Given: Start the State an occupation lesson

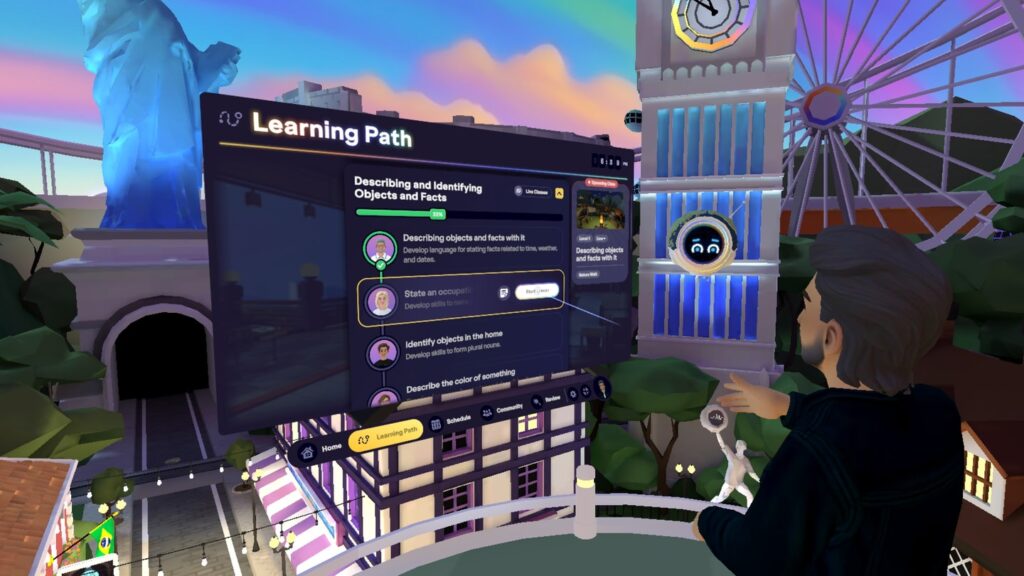Looking at the screenshot, I should (x=537, y=291).
